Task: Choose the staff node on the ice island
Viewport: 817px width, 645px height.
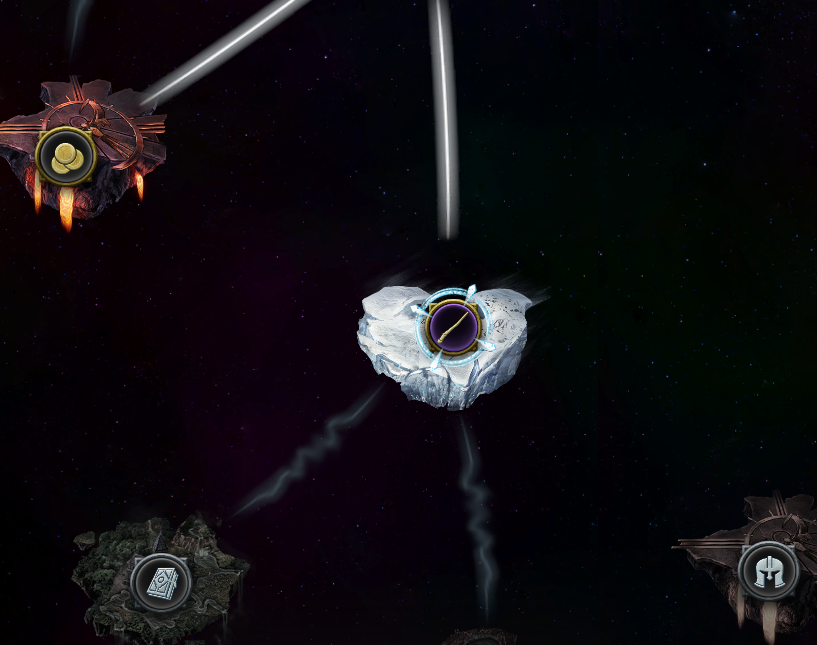Action: coord(452,325)
